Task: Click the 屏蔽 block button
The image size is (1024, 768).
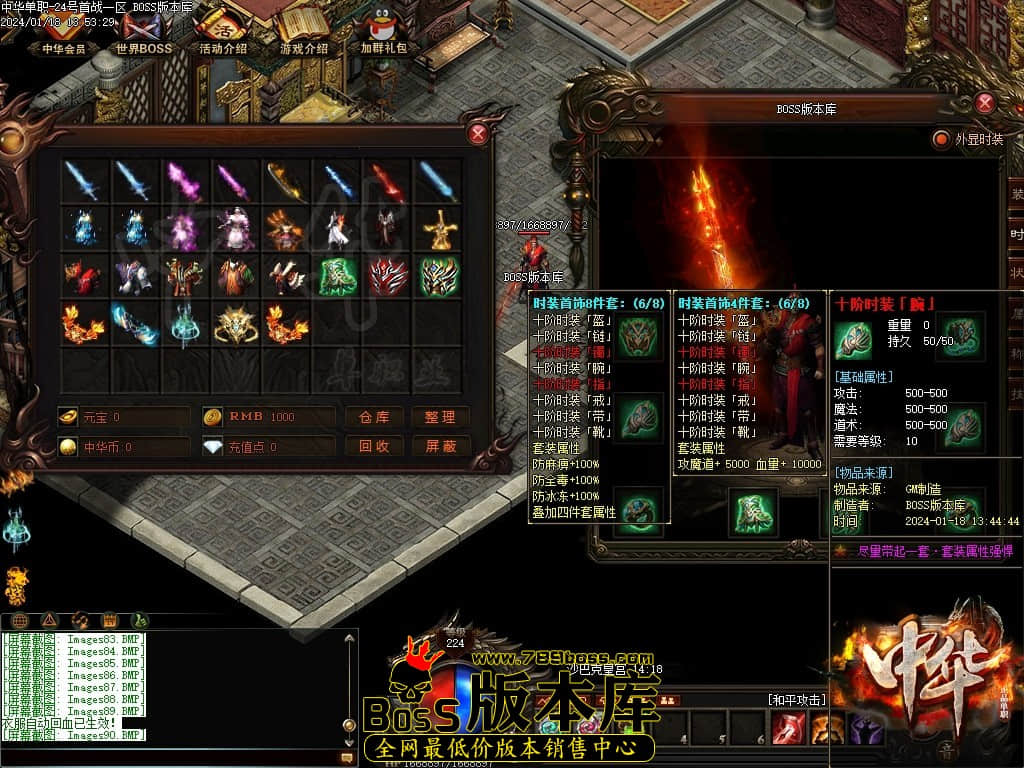Action: (440, 446)
